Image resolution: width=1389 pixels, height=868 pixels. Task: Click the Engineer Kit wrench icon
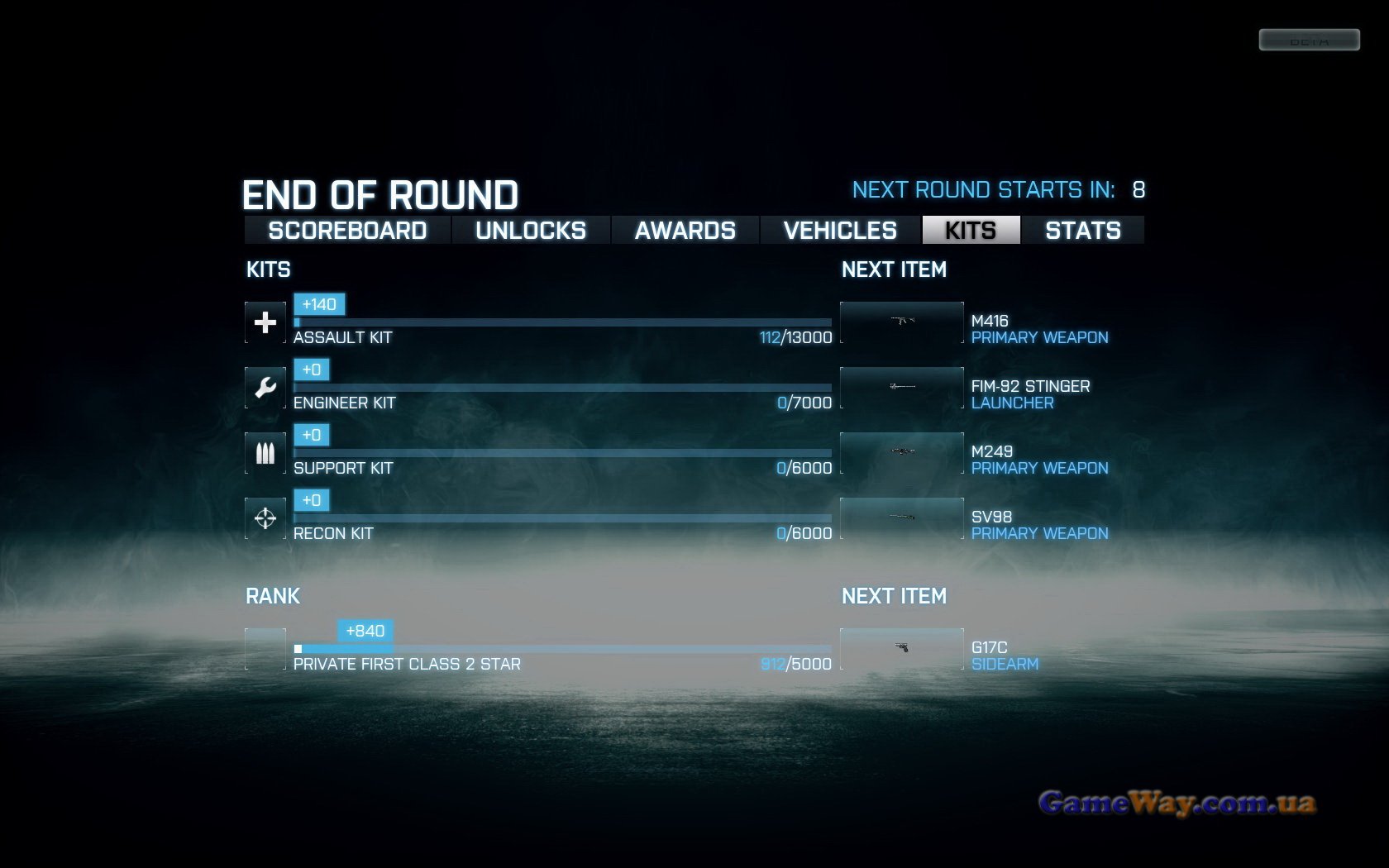click(265, 388)
